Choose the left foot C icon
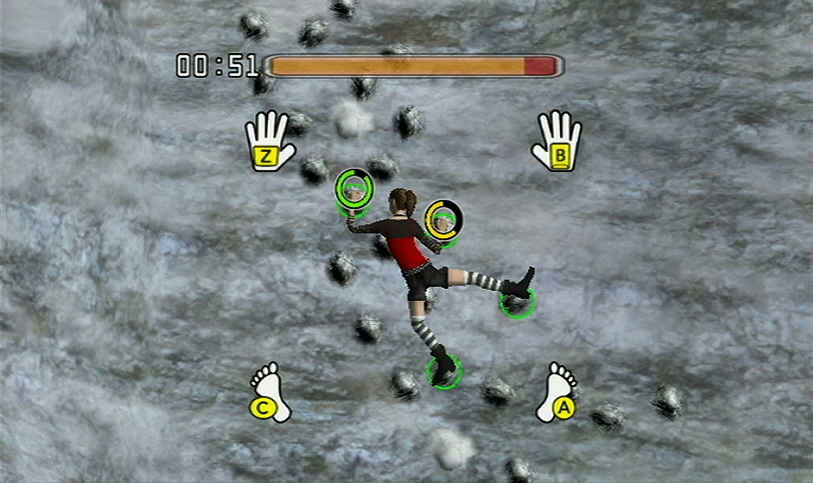Viewport: 813px width, 483px height. coord(270,393)
